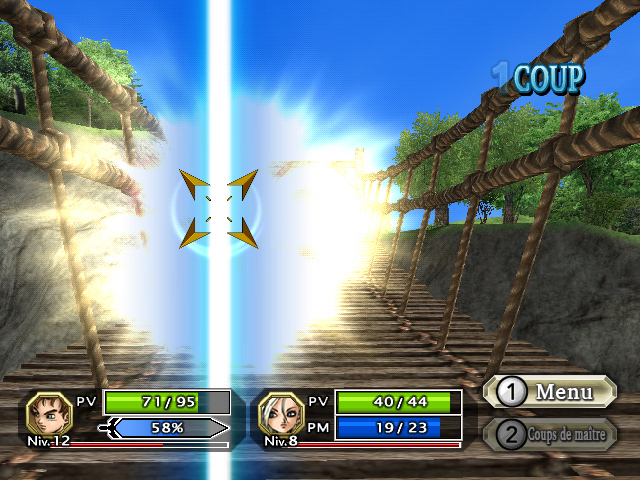This screenshot has width=640, height=480.
Task: Click the golden four-arrow targeting reticle
Action: pyautogui.click(x=219, y=208)
